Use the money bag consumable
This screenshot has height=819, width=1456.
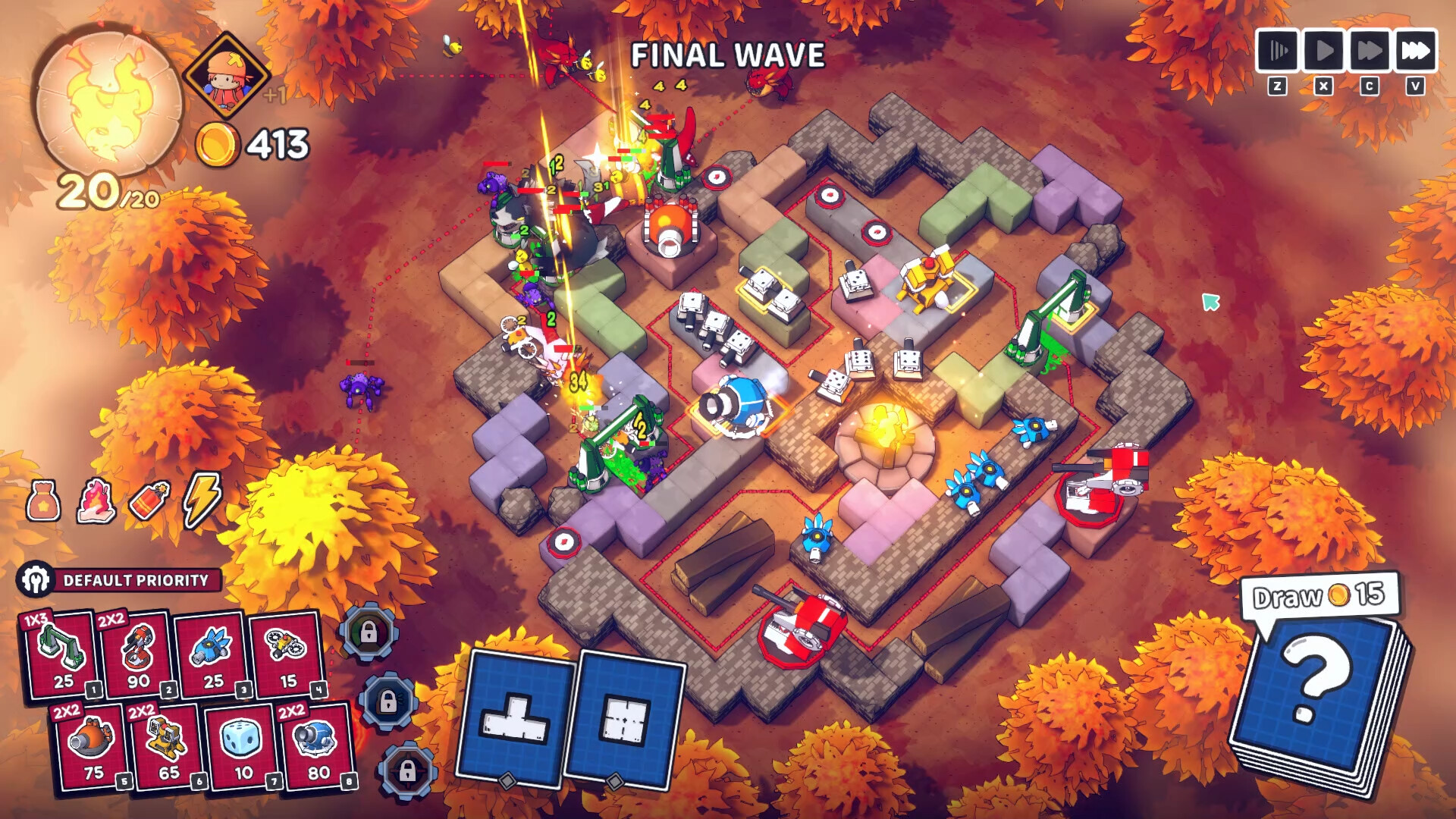43,500
